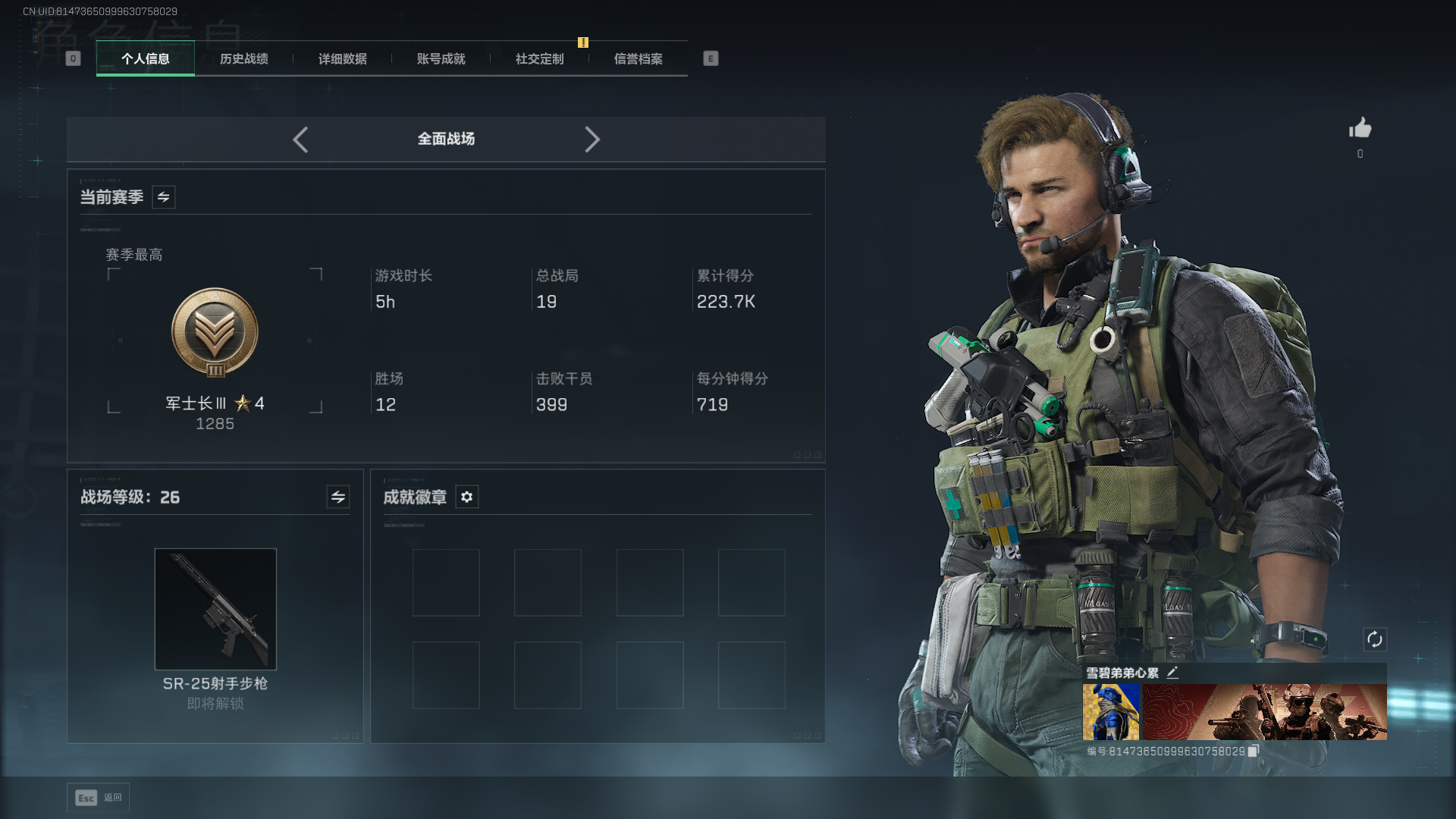Click the 军士长 III rank badge
Image resolution: width=1456 pixels, height=819 pixels.
(215, 333)
